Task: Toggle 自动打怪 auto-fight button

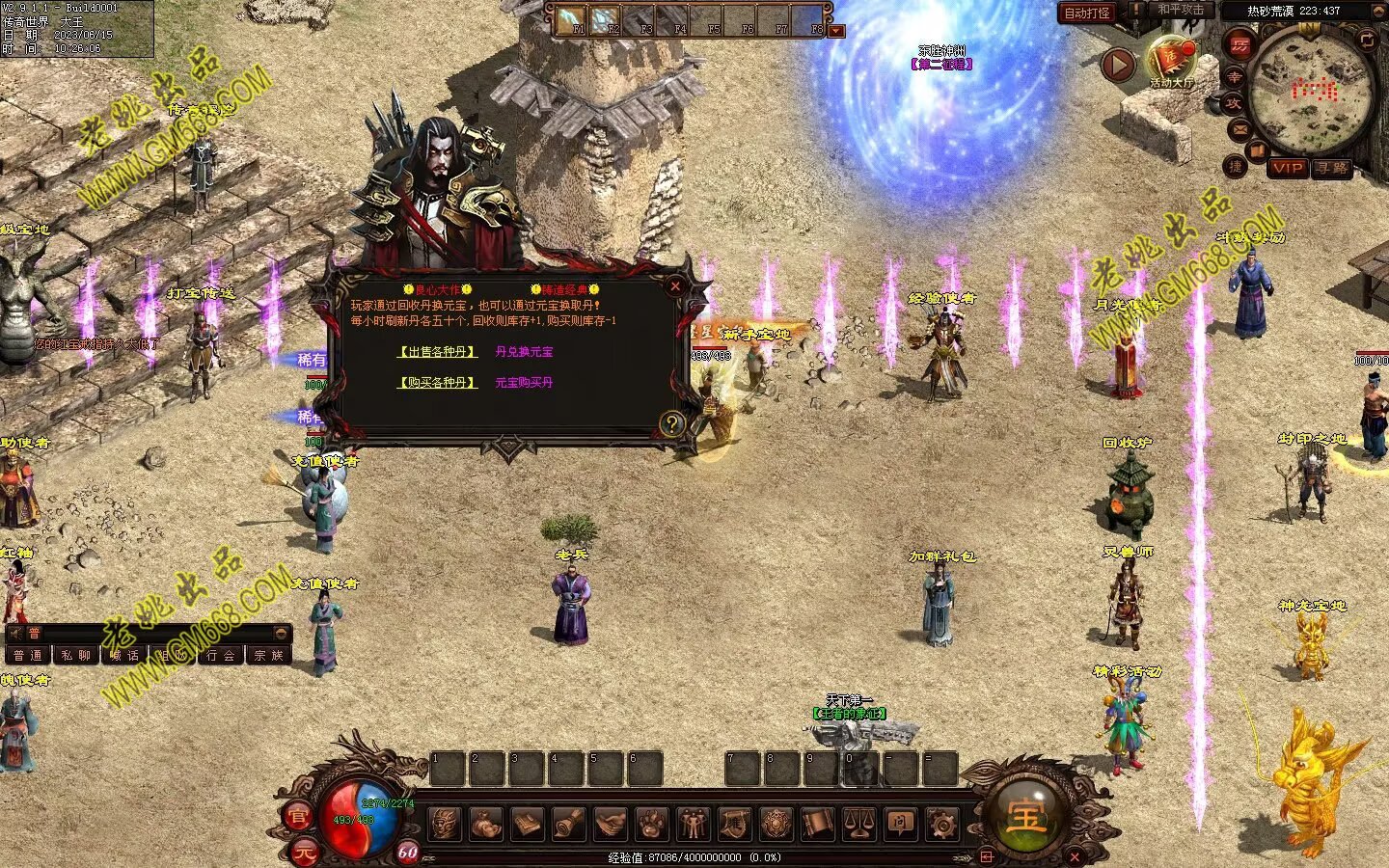Action: tap(1087, 14)
